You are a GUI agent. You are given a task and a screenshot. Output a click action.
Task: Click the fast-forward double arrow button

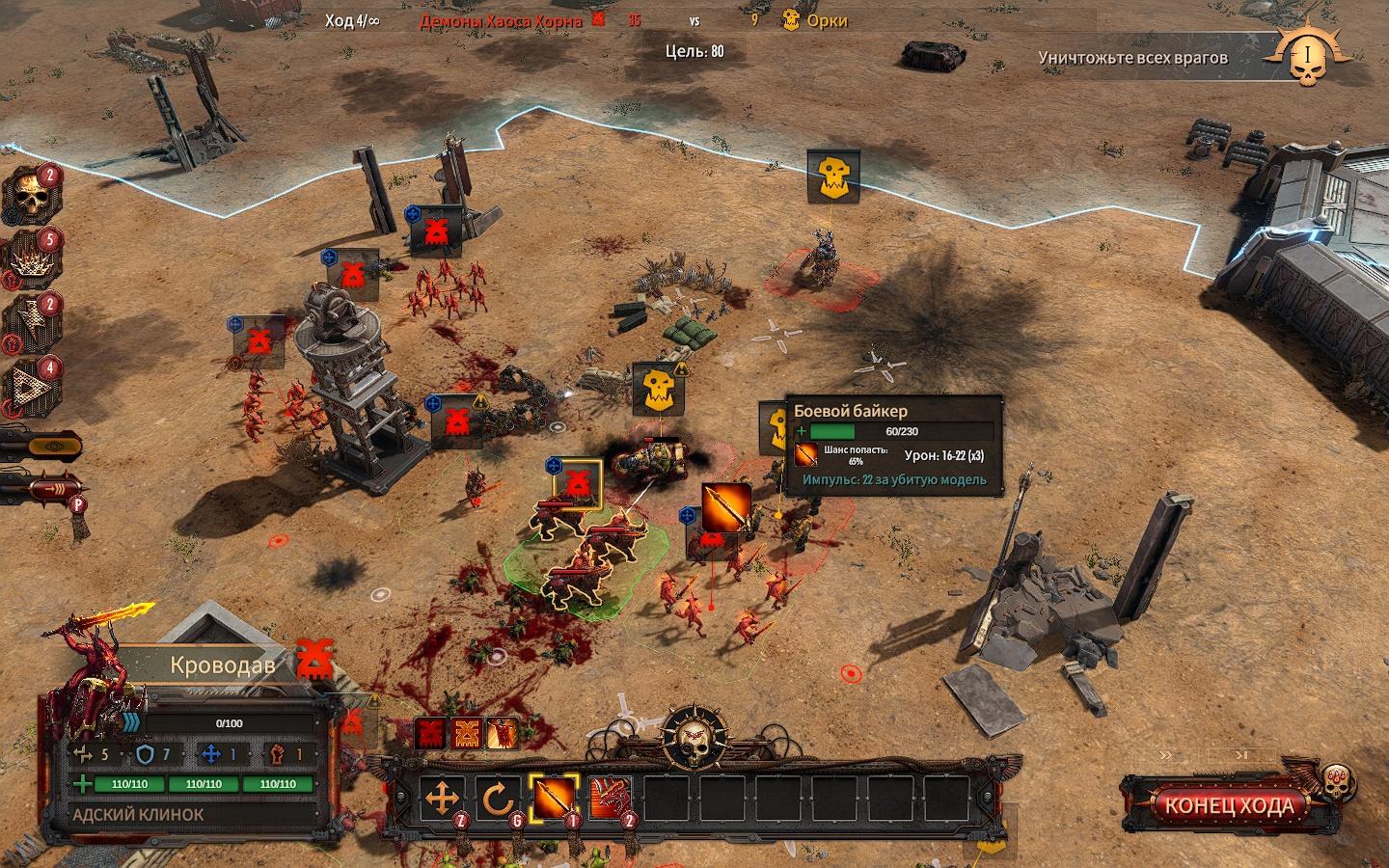click(1166, 755)
